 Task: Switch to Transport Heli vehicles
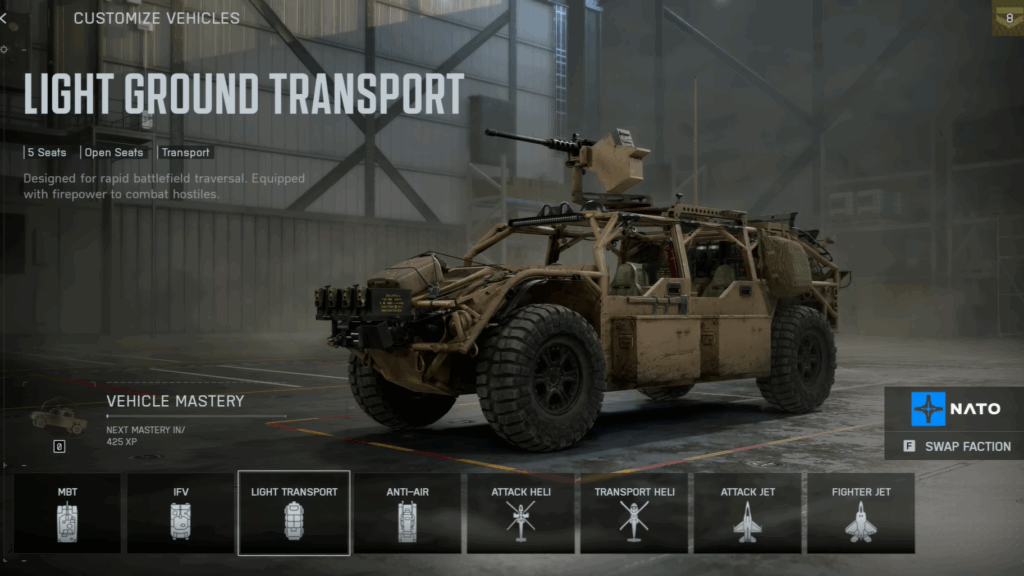pyautogui.click(x=634, y=513)
